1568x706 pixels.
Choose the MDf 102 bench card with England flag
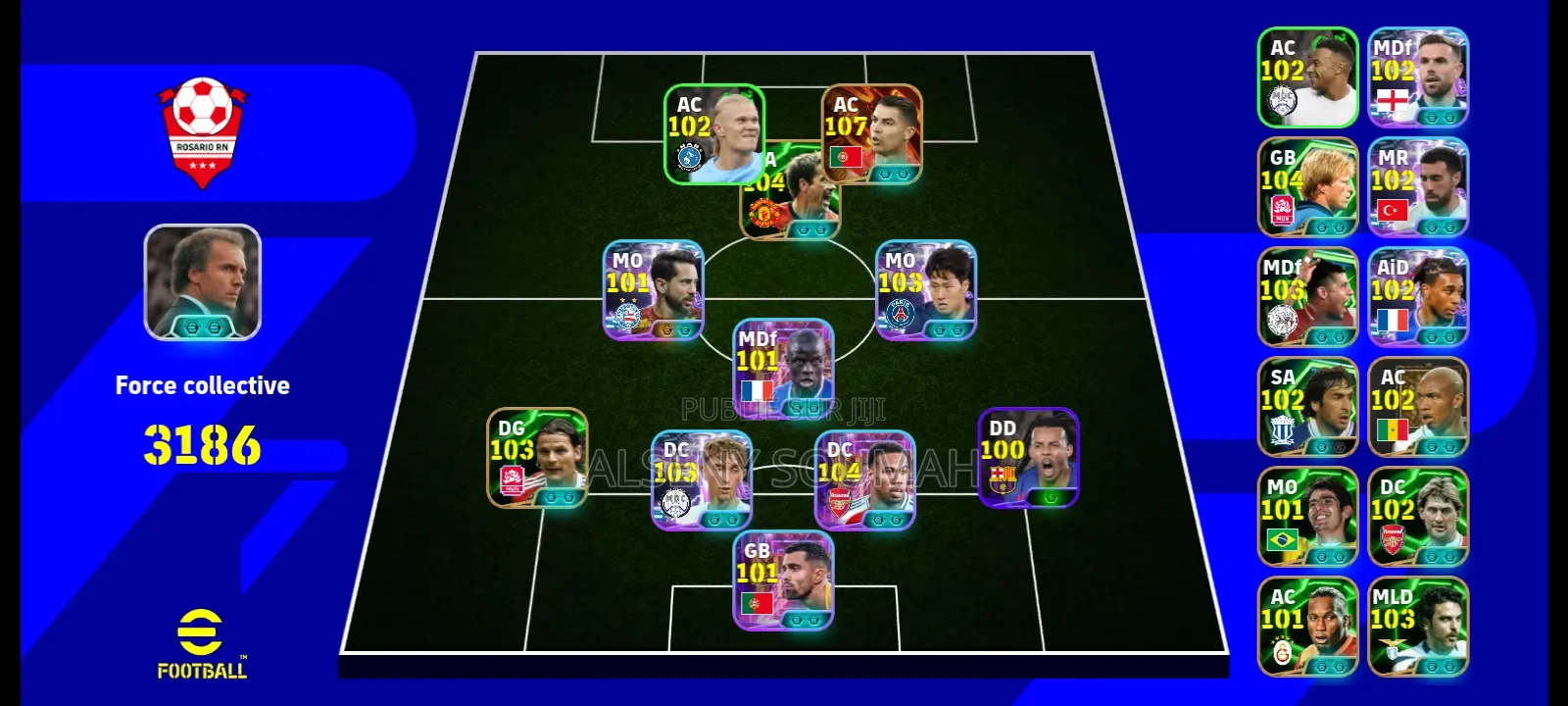pos(1418,77)
